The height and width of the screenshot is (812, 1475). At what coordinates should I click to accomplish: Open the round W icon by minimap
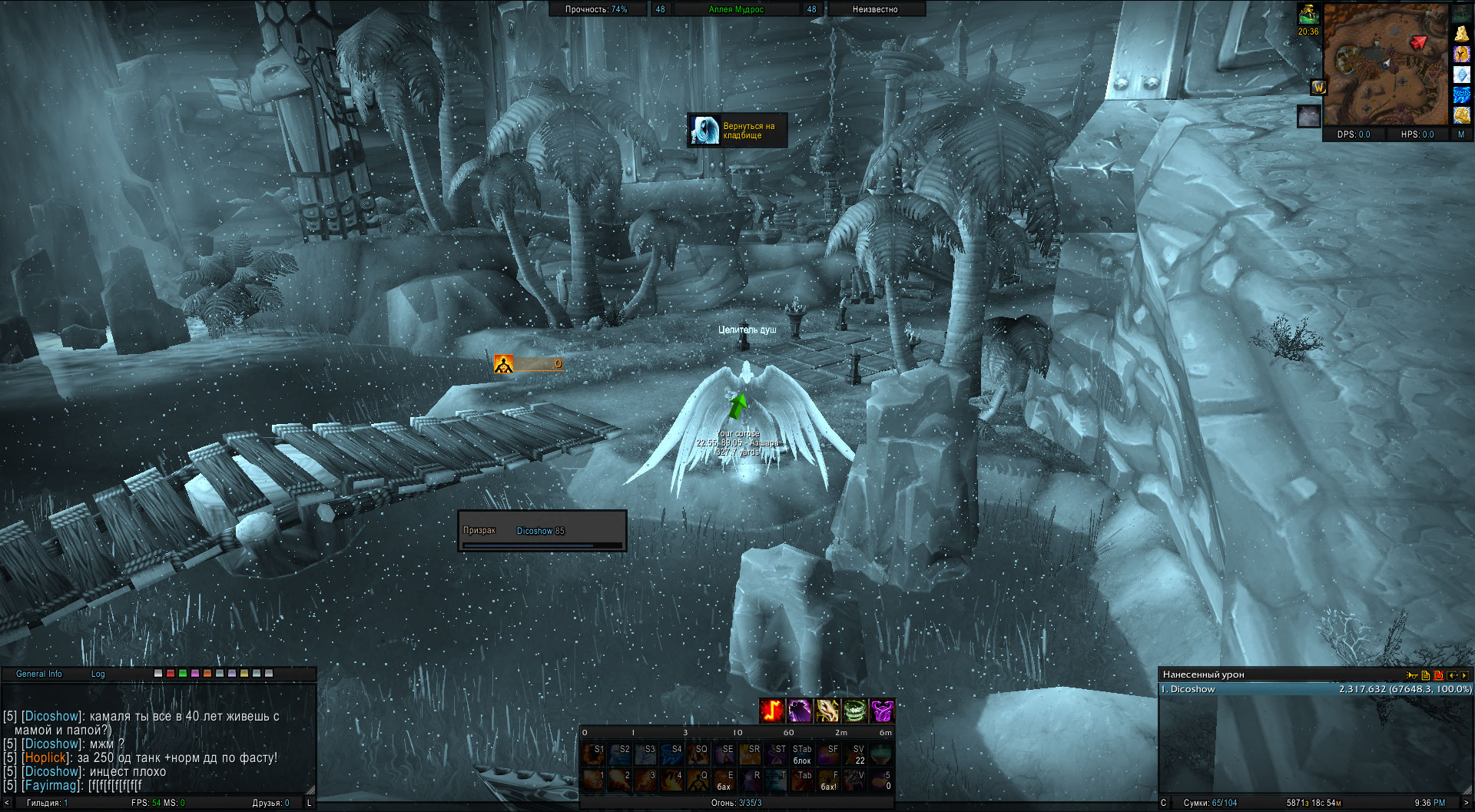coord(1318,88)
